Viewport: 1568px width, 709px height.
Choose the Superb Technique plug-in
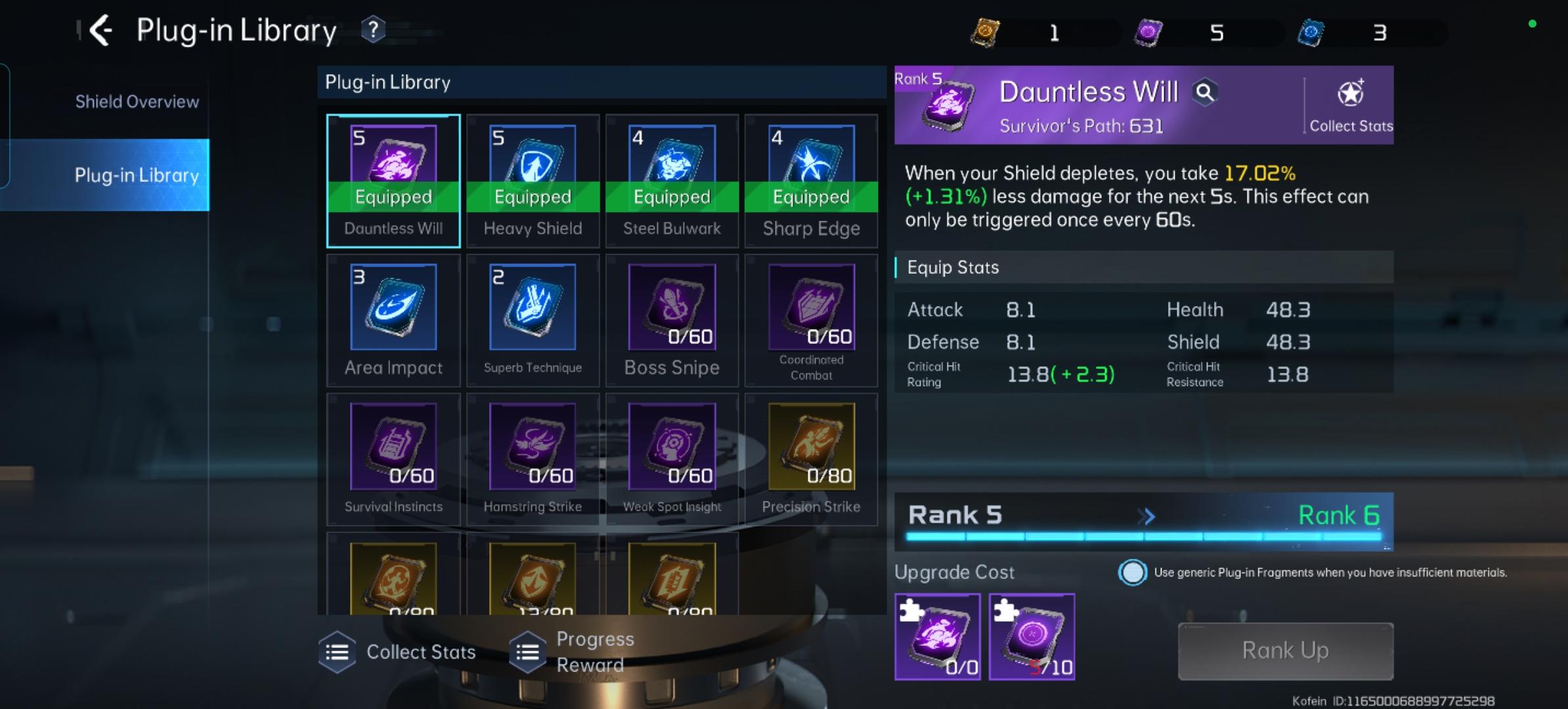(533, 320)
